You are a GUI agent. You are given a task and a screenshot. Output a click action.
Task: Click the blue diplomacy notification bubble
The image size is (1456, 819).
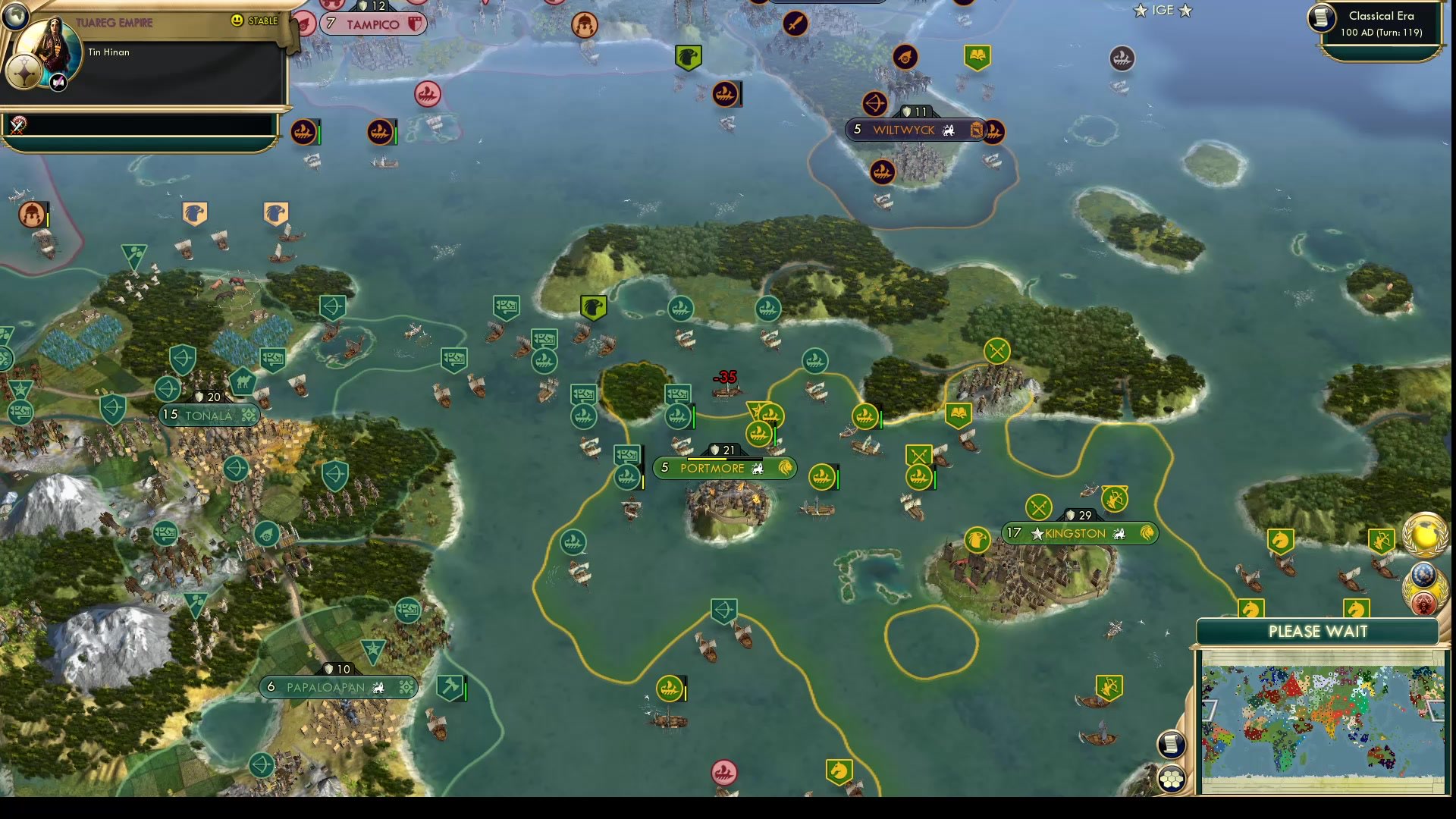(1426, 574)
